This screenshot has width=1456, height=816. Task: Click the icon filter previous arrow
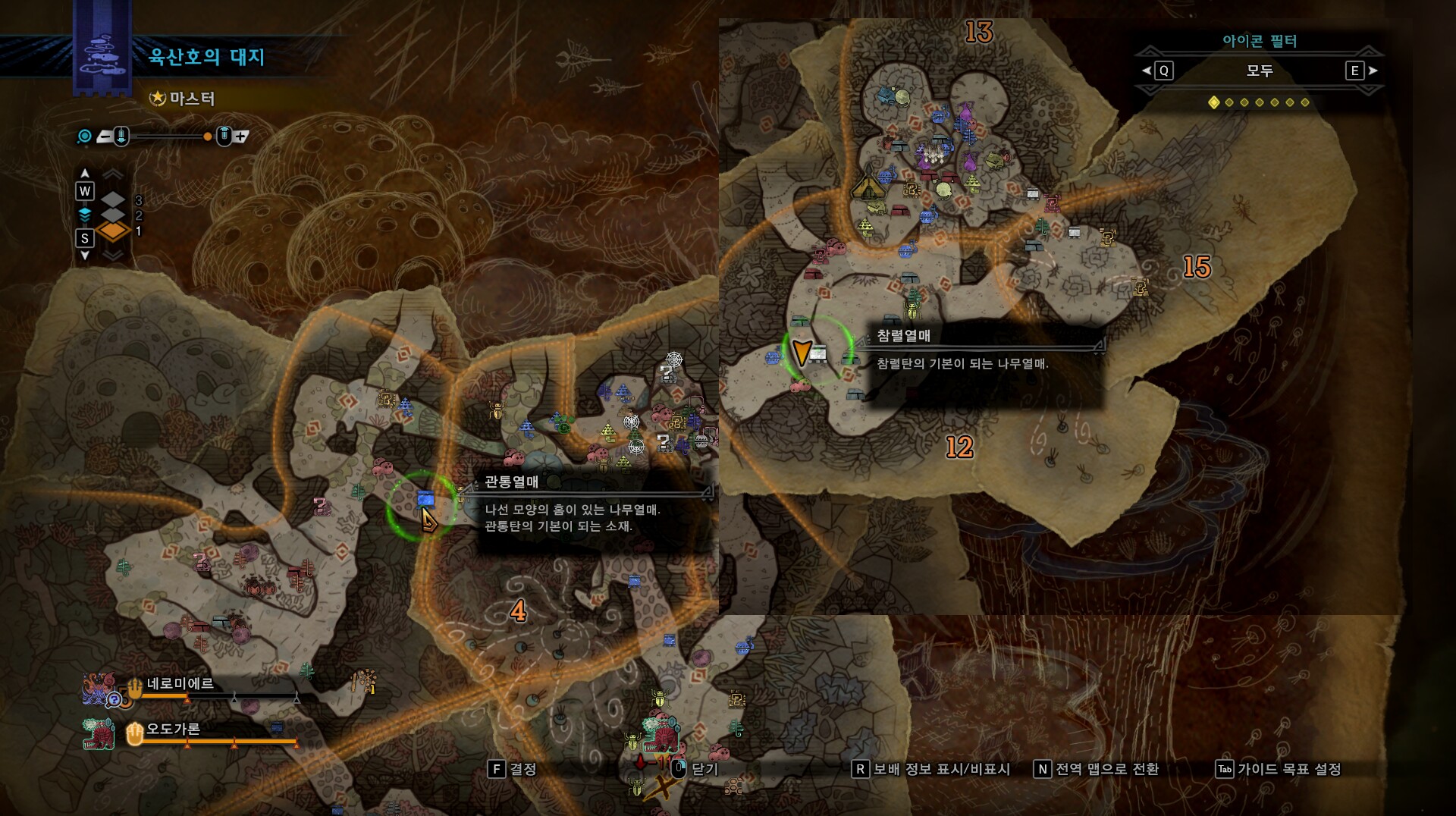1146,71
